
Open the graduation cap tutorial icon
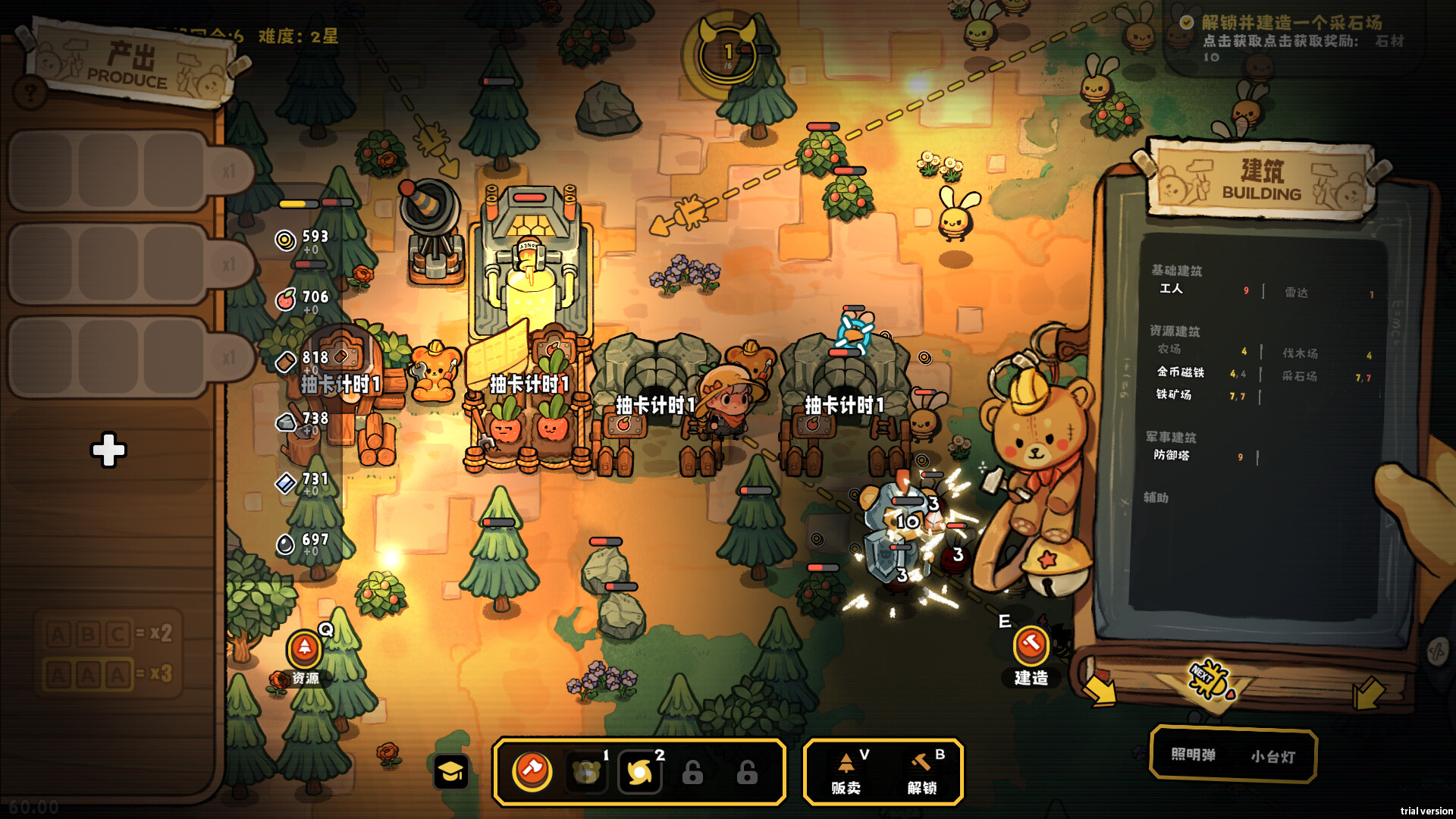pos(450,772)
